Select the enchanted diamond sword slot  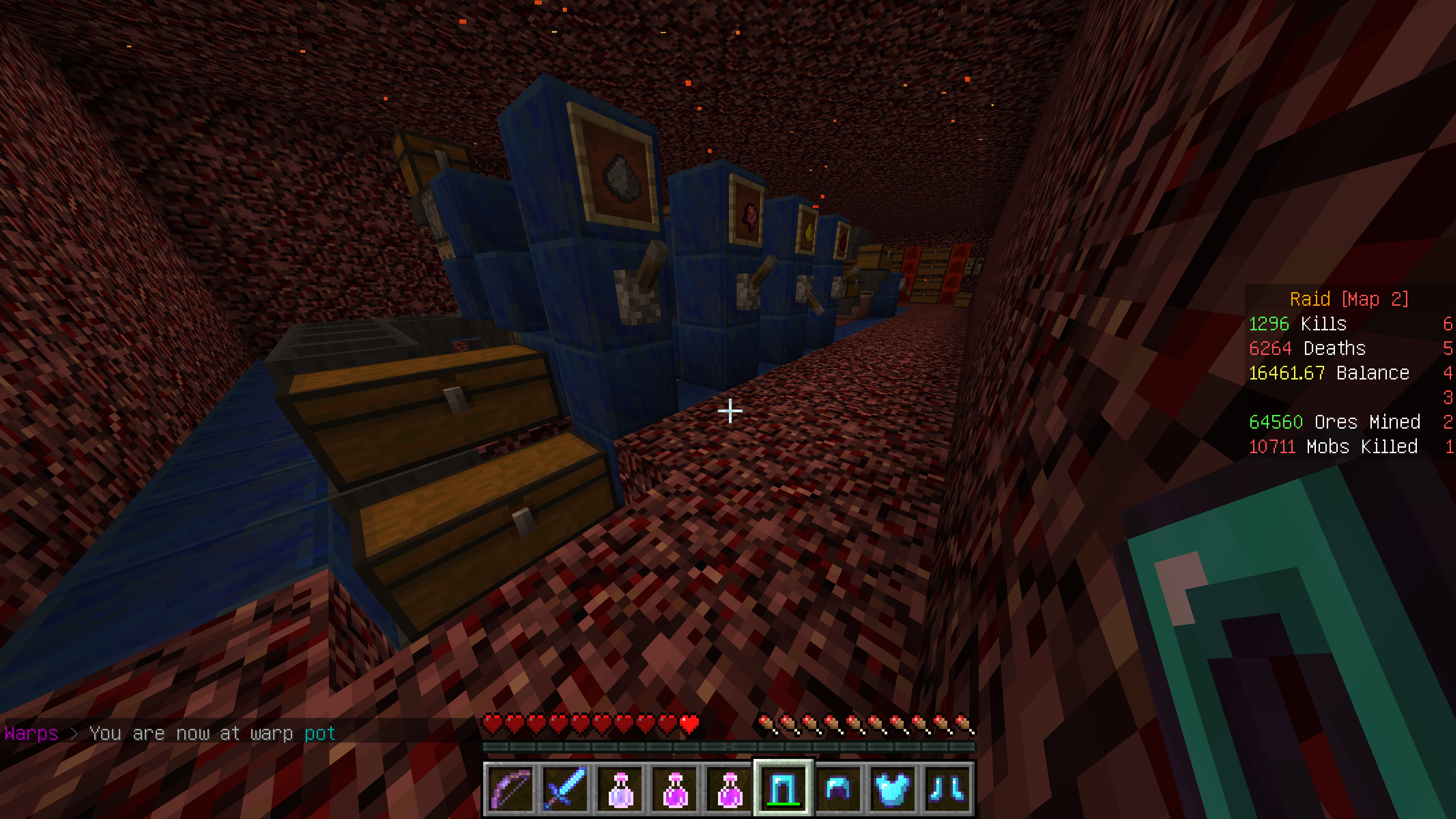[565, 789]
